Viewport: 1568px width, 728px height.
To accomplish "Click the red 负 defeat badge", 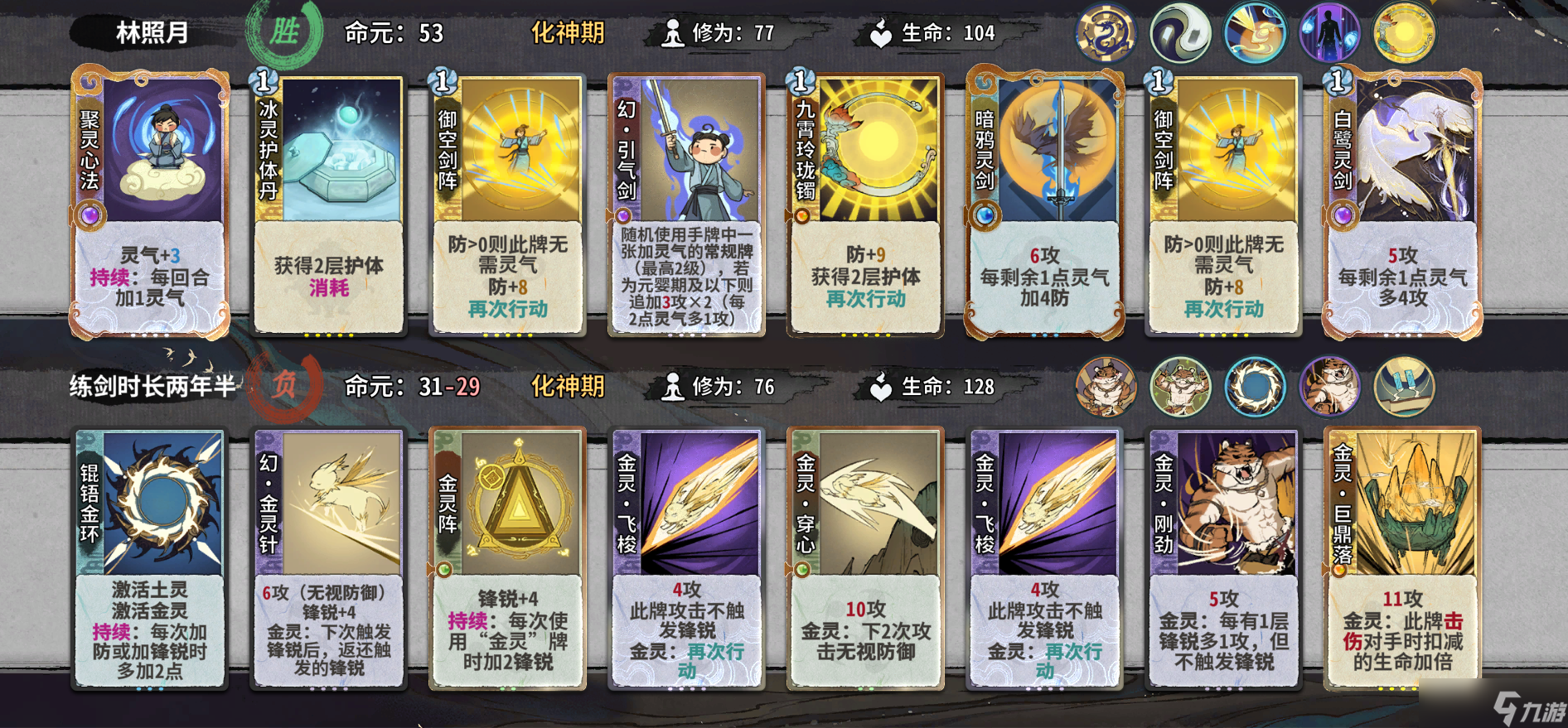I will [286, 387].
